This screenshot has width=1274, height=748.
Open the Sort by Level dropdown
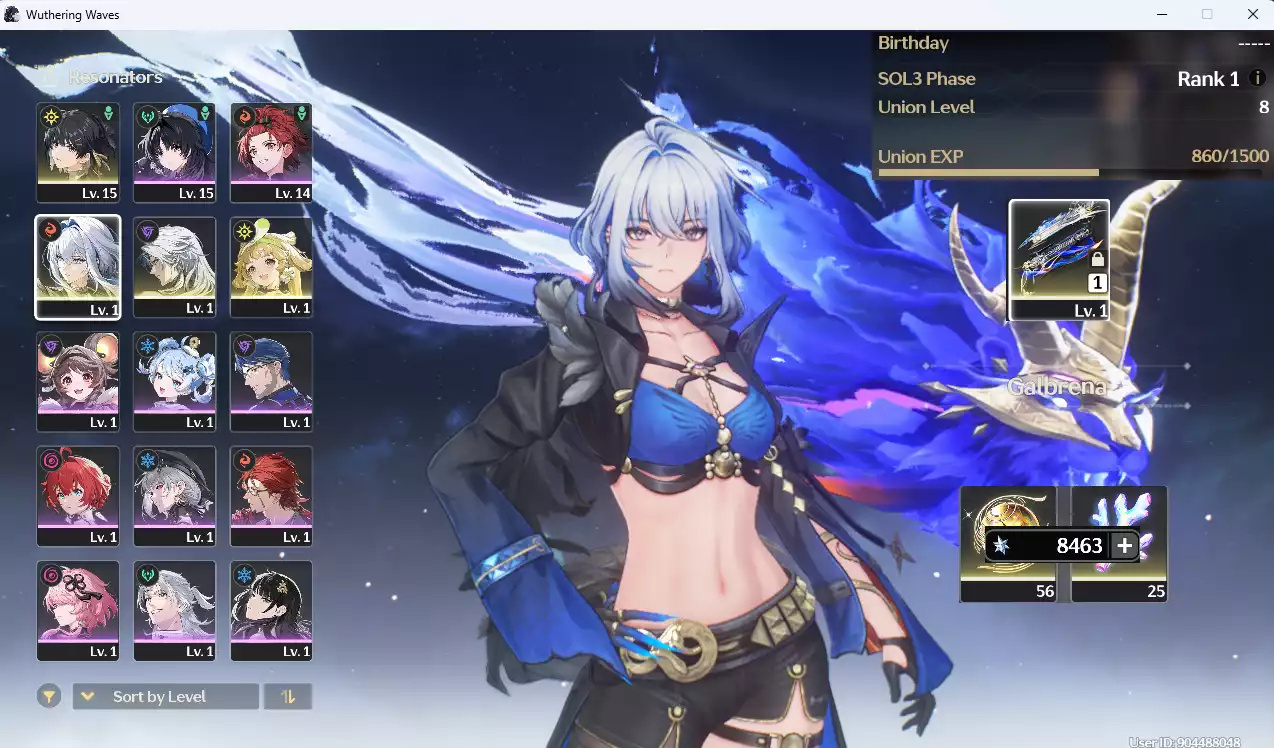[x=166, y=696]
